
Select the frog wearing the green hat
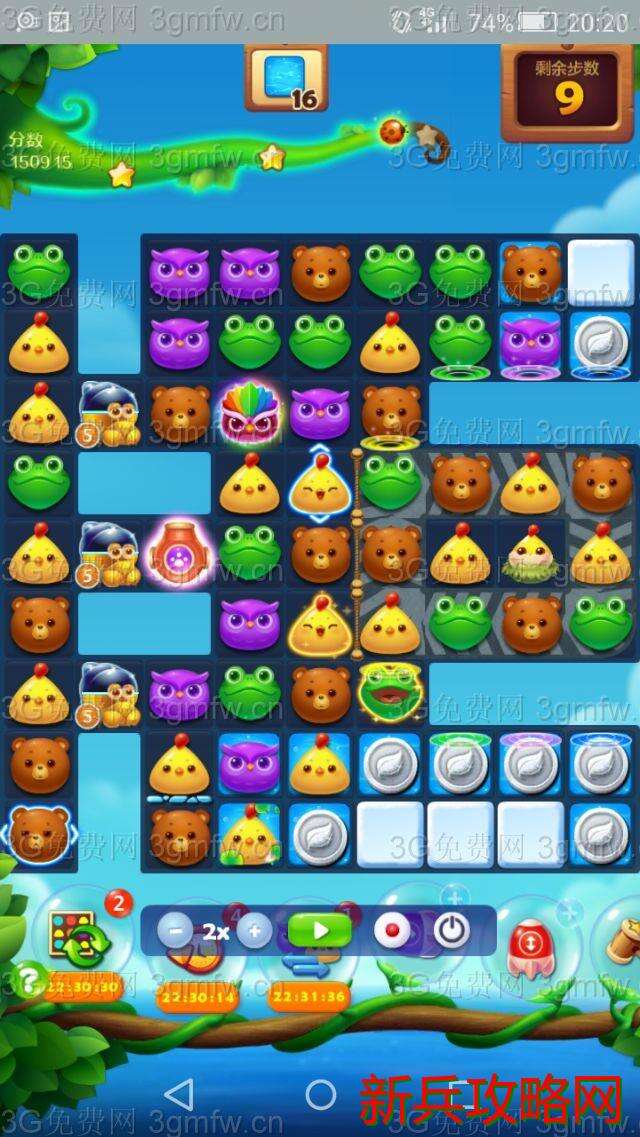click(x=390, y=691)
